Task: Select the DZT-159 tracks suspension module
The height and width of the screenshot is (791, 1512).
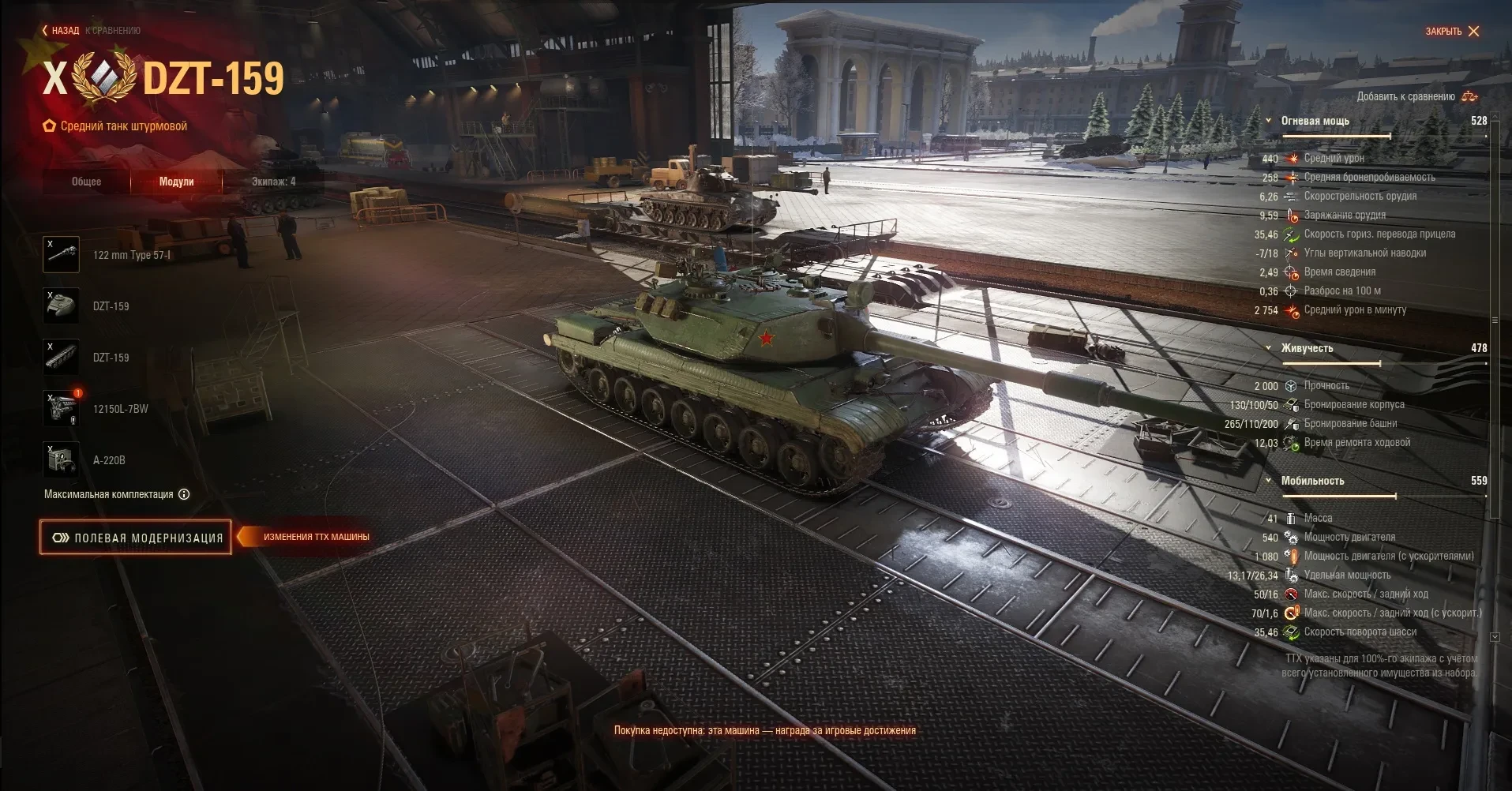Action: click(61, 358)
